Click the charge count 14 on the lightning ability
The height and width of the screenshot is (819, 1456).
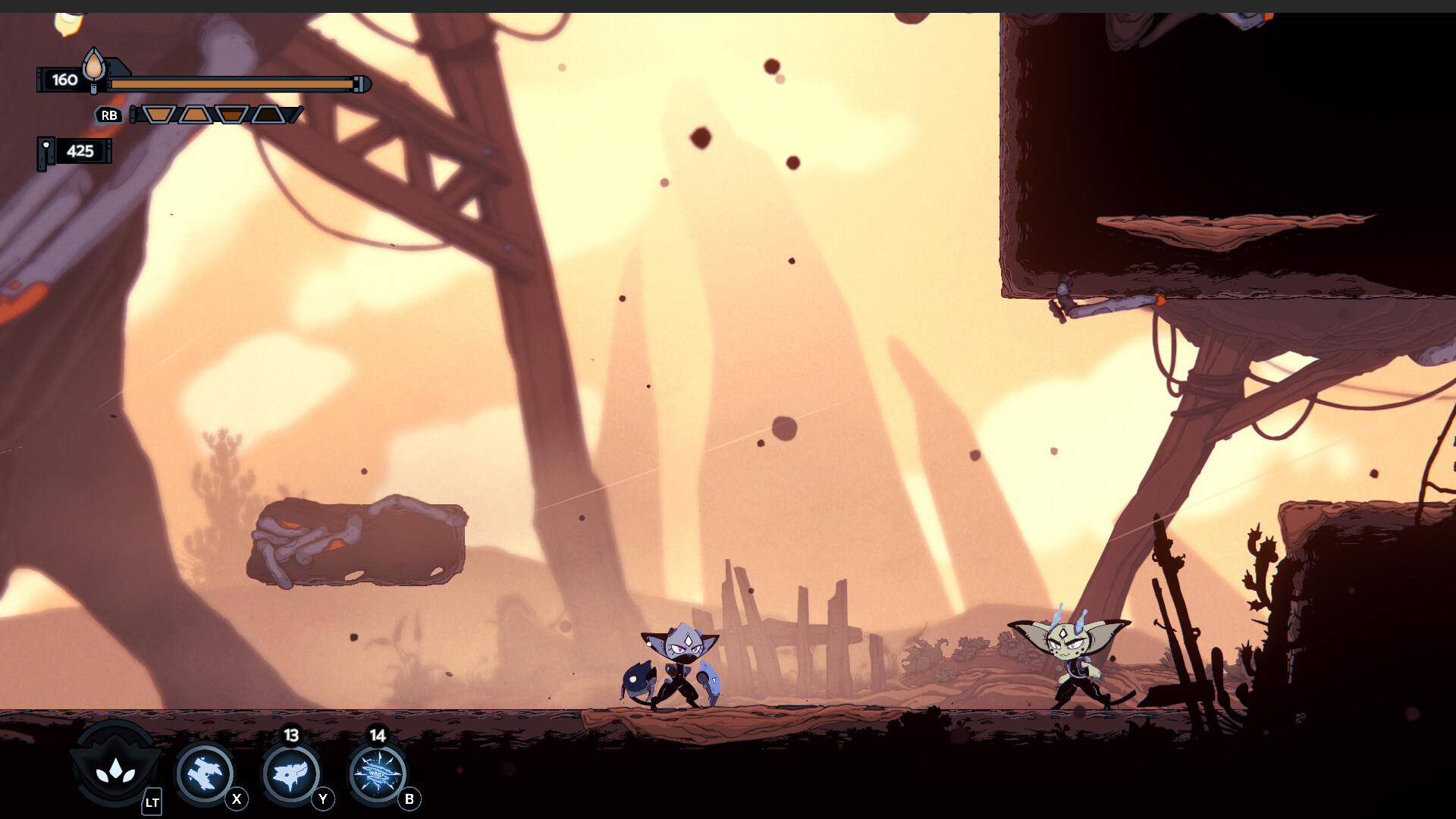pos(377,735)
